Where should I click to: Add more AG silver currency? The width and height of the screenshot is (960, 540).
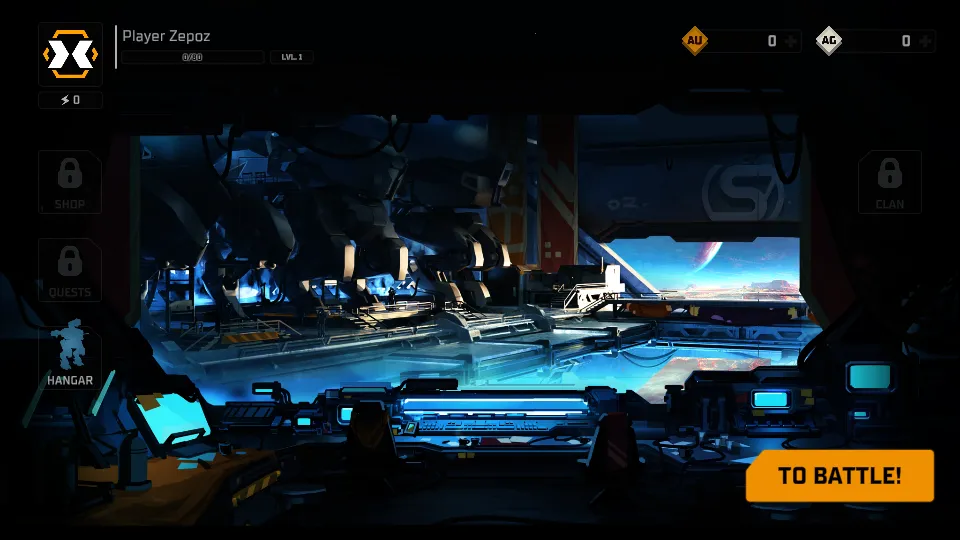click(x=925, y=41)
